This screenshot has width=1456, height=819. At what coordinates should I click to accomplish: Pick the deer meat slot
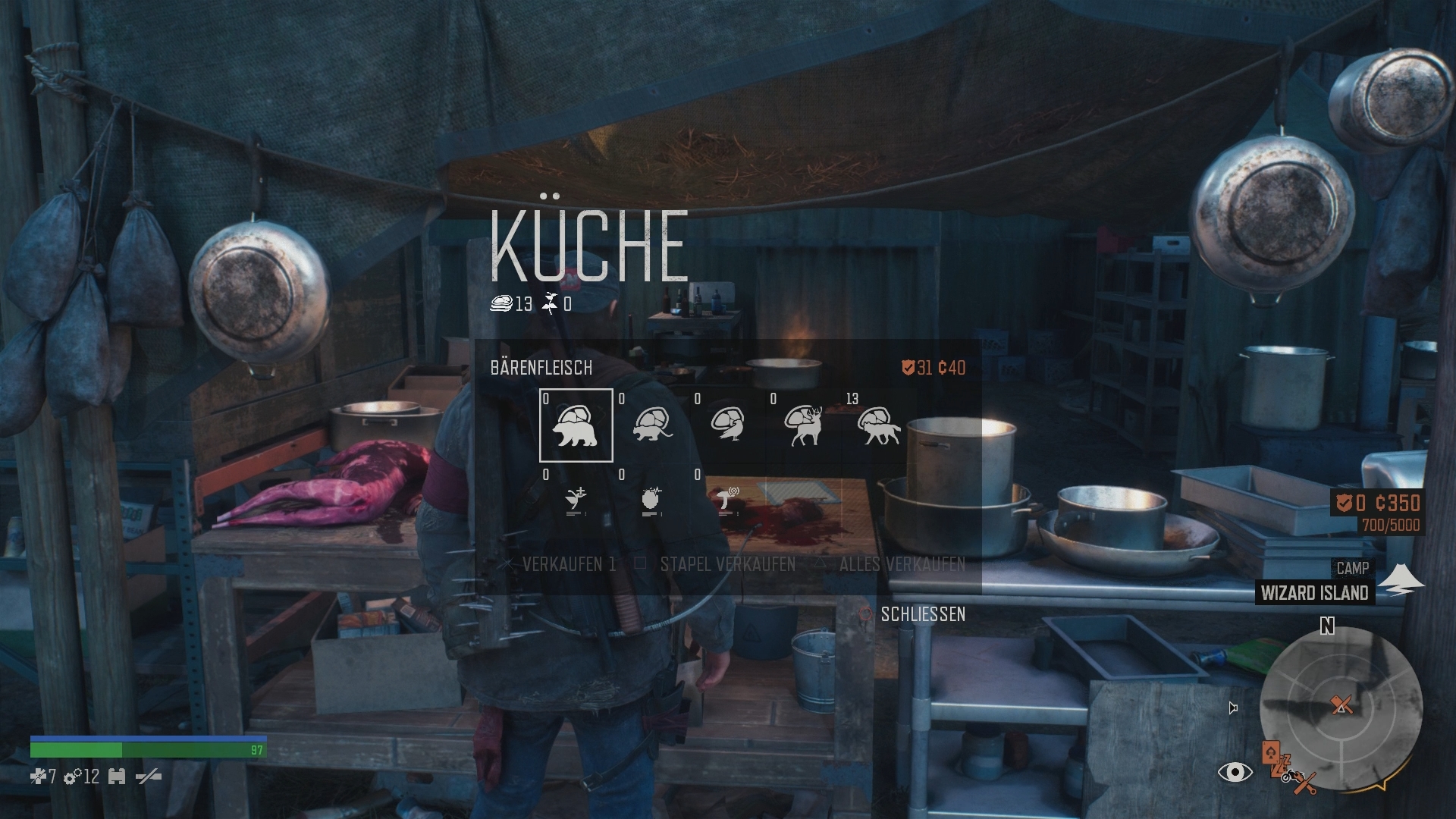point(803,425)
